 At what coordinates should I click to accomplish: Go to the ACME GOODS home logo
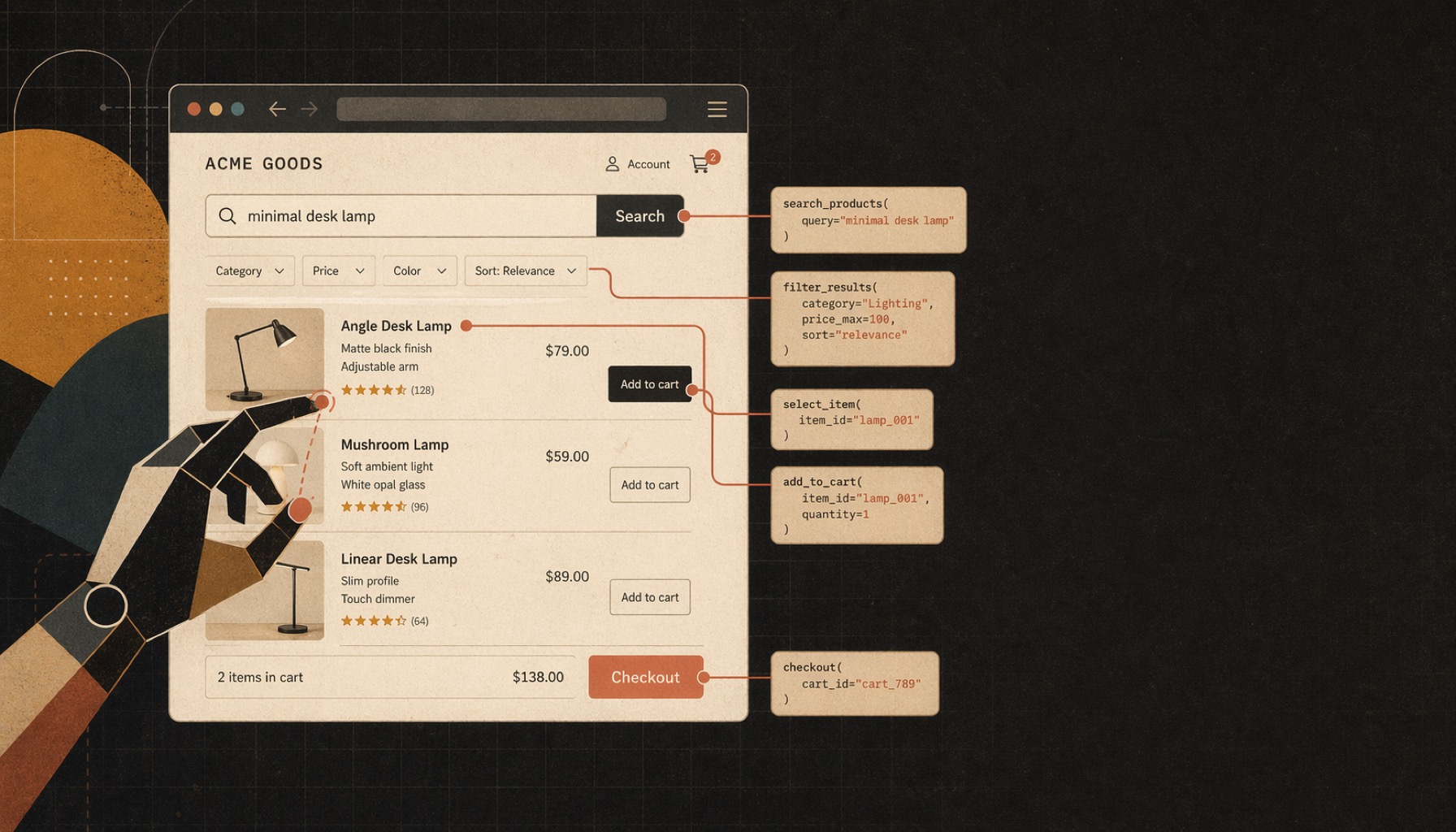263,164
